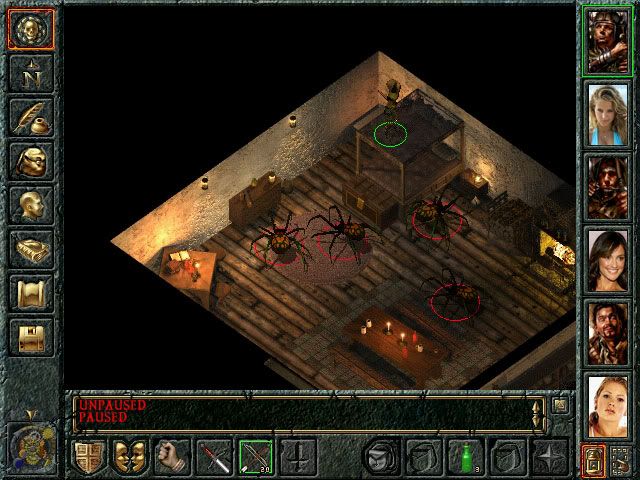Viewport: 640px width, 480px height.
Task: Toggle party AI with the lantern button
Action: click(x=593, y=460)
